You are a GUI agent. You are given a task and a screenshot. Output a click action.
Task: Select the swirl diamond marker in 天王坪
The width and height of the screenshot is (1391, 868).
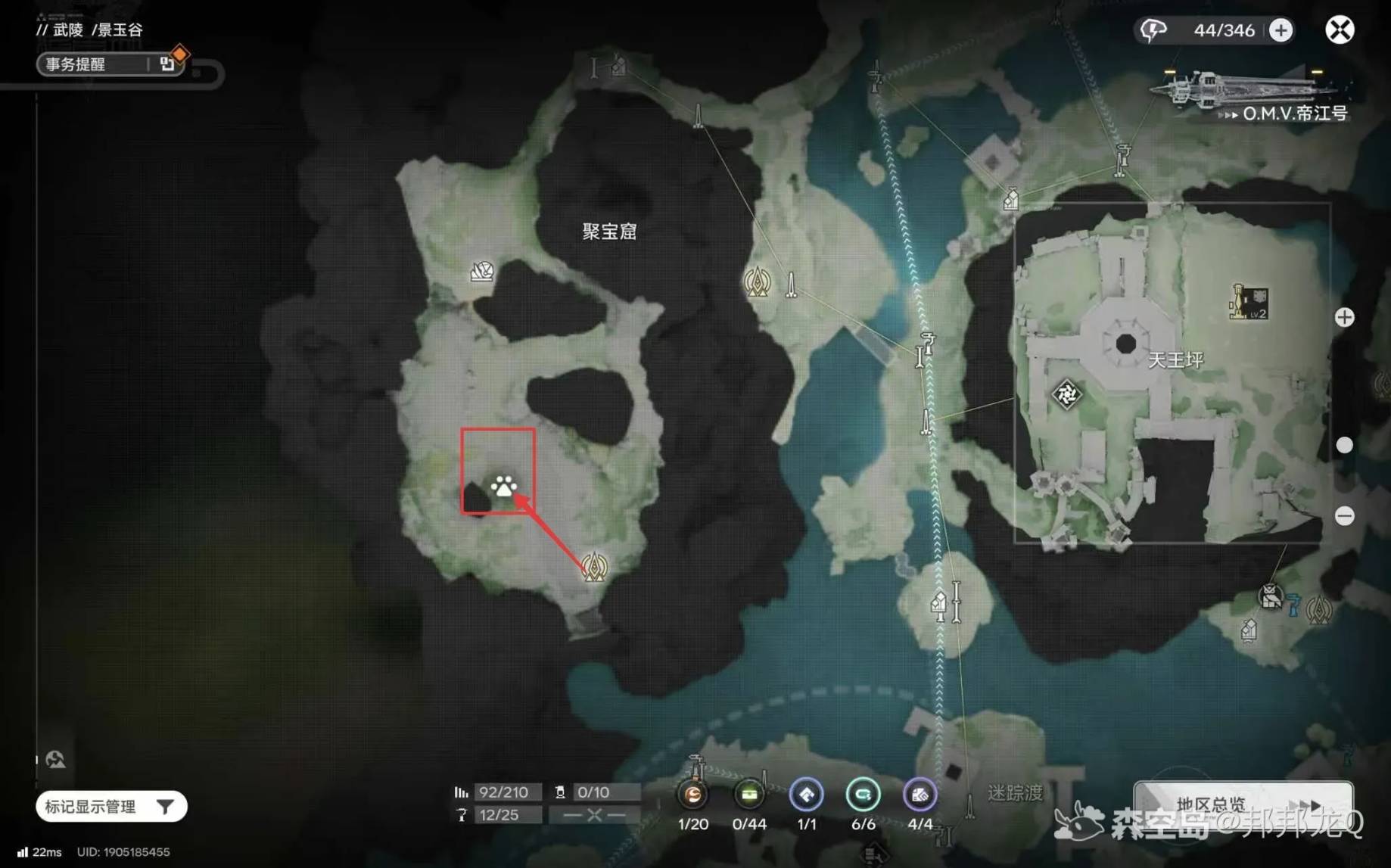[1066, 394]
